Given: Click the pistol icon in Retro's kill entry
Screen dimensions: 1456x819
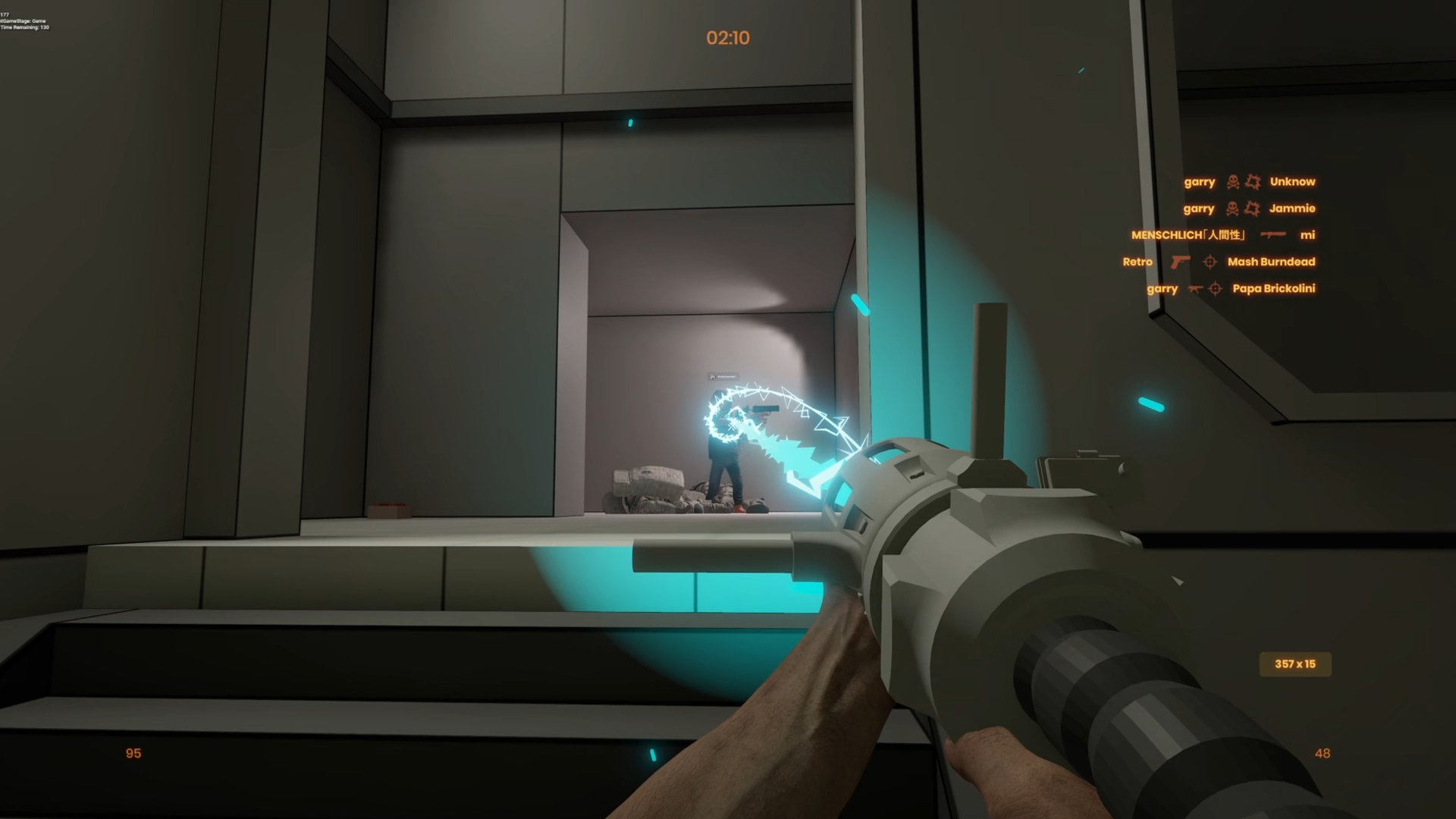Looking at the screenshot, I should point(1181,263).
